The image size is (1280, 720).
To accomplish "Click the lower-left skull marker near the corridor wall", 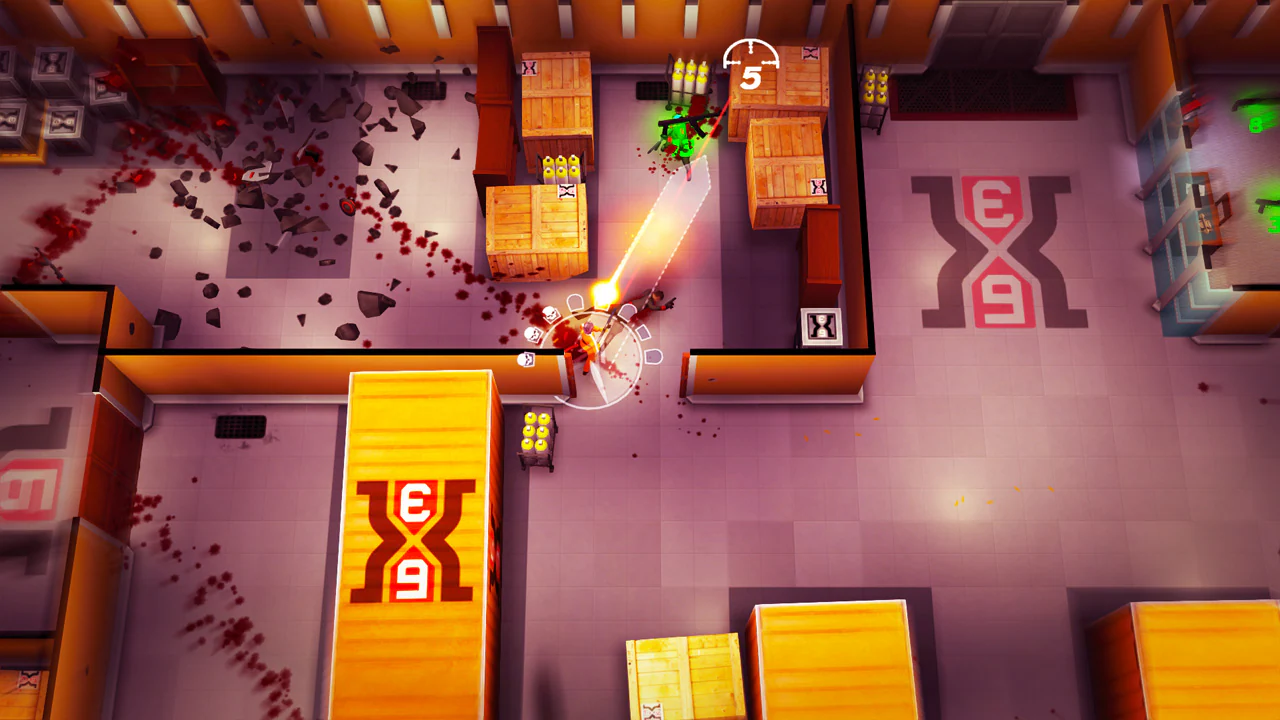I will click(526, 360).
